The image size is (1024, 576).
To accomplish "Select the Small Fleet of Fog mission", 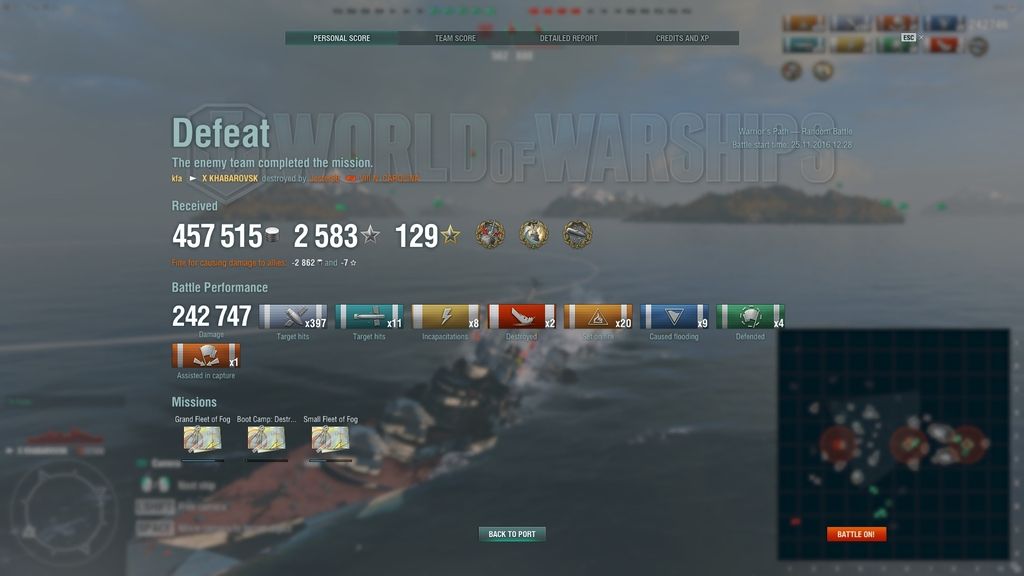I will (x=330, y=438).
